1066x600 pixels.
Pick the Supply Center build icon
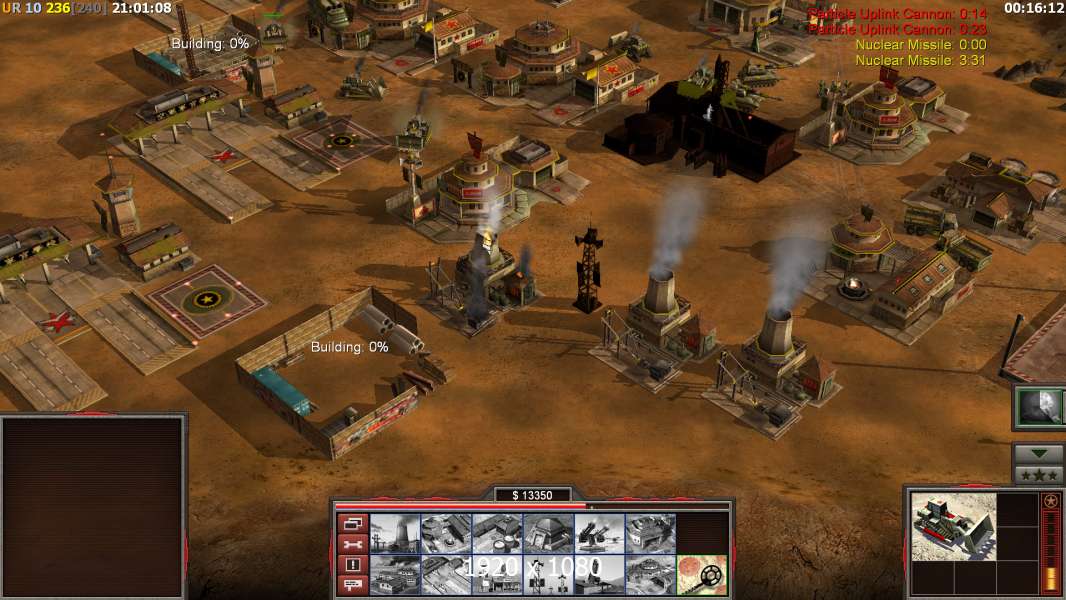pos(497,534)
